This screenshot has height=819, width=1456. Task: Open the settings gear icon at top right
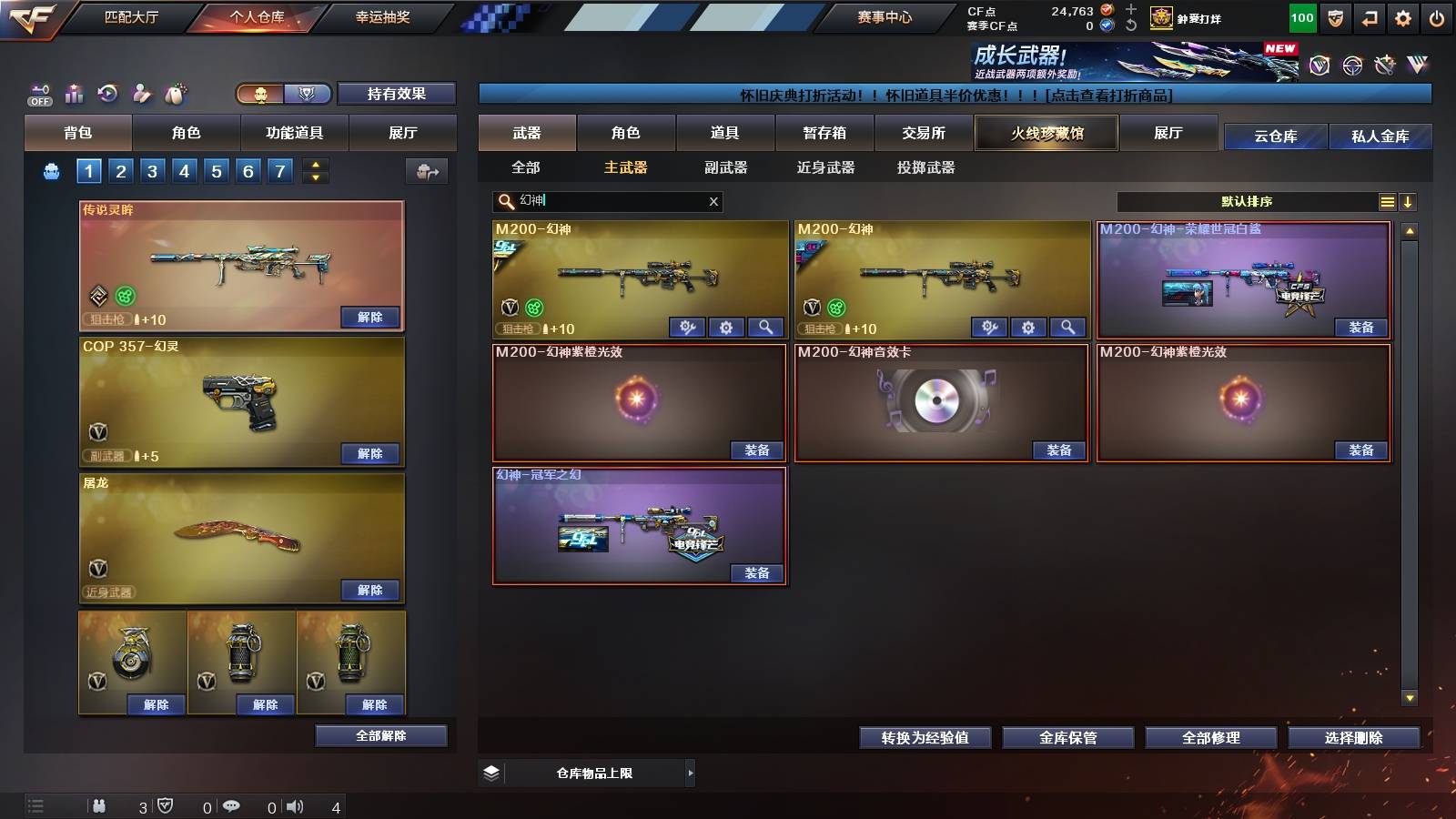1402,17
